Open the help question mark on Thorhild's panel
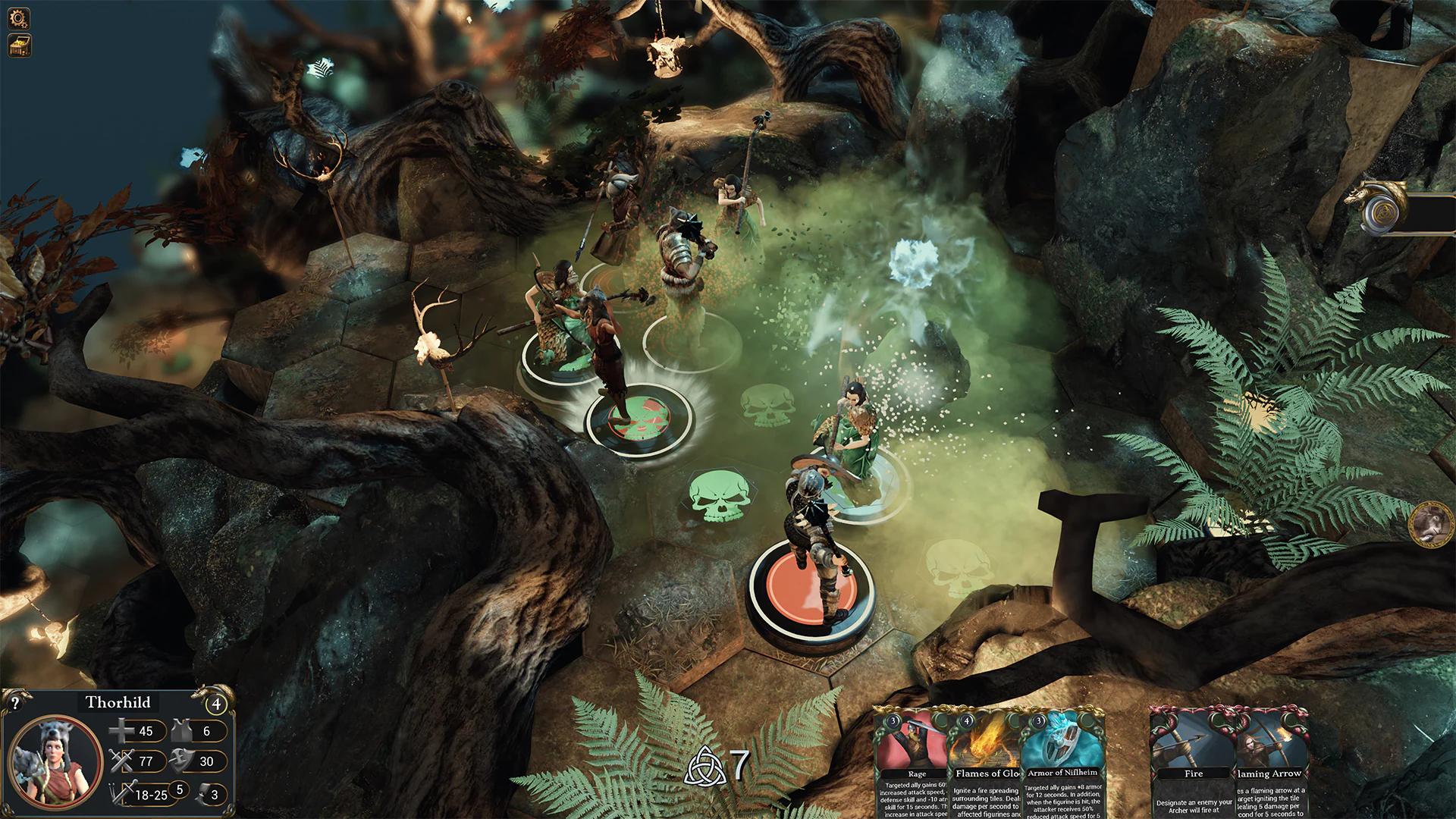This screenshot has height=819, width=1456. click(x=15, y=703)
